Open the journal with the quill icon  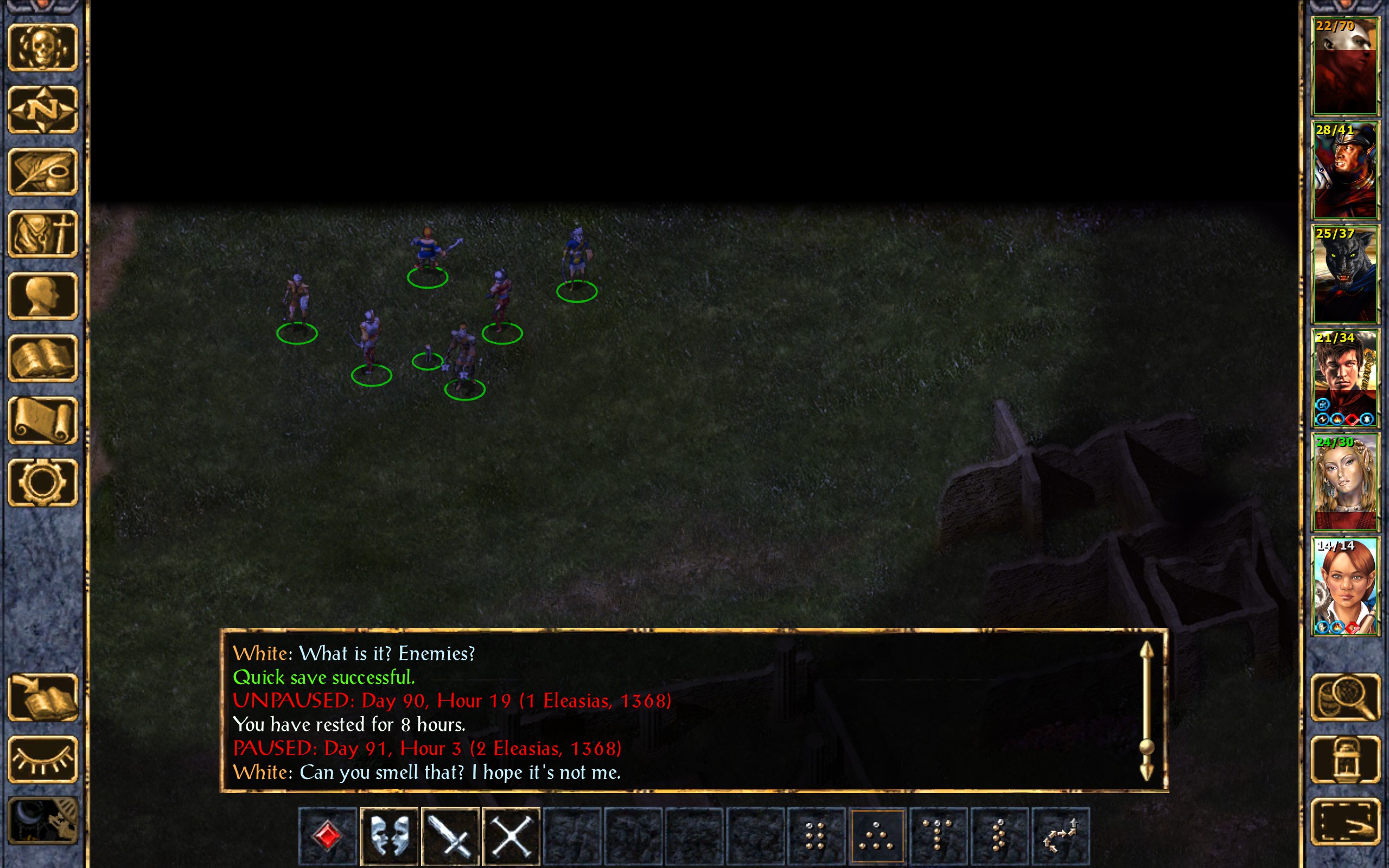[42, 171]
